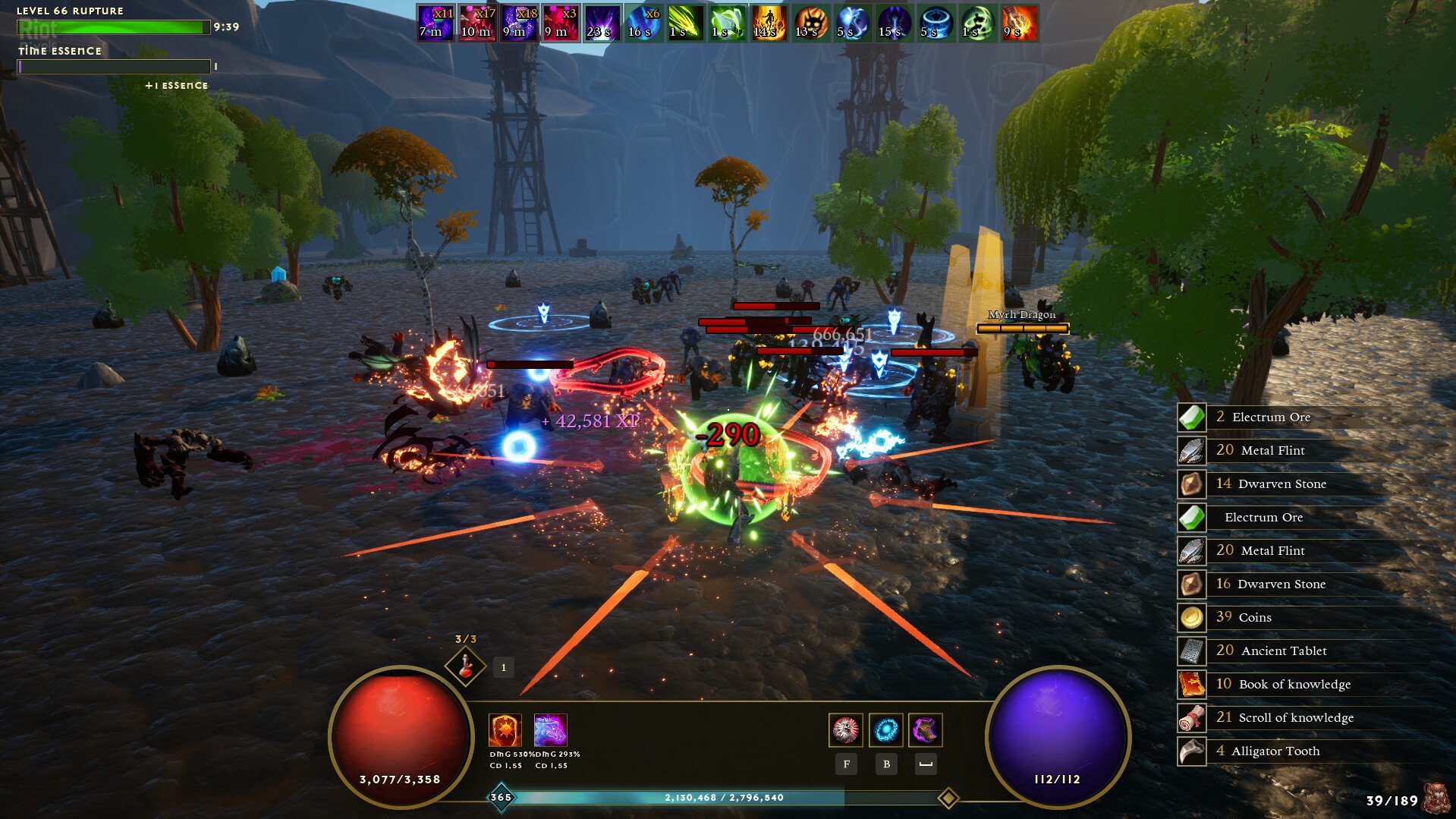The image size is (1456, 819).
Task: Activate the sun shield skill
Action: [x=505, y=730]
